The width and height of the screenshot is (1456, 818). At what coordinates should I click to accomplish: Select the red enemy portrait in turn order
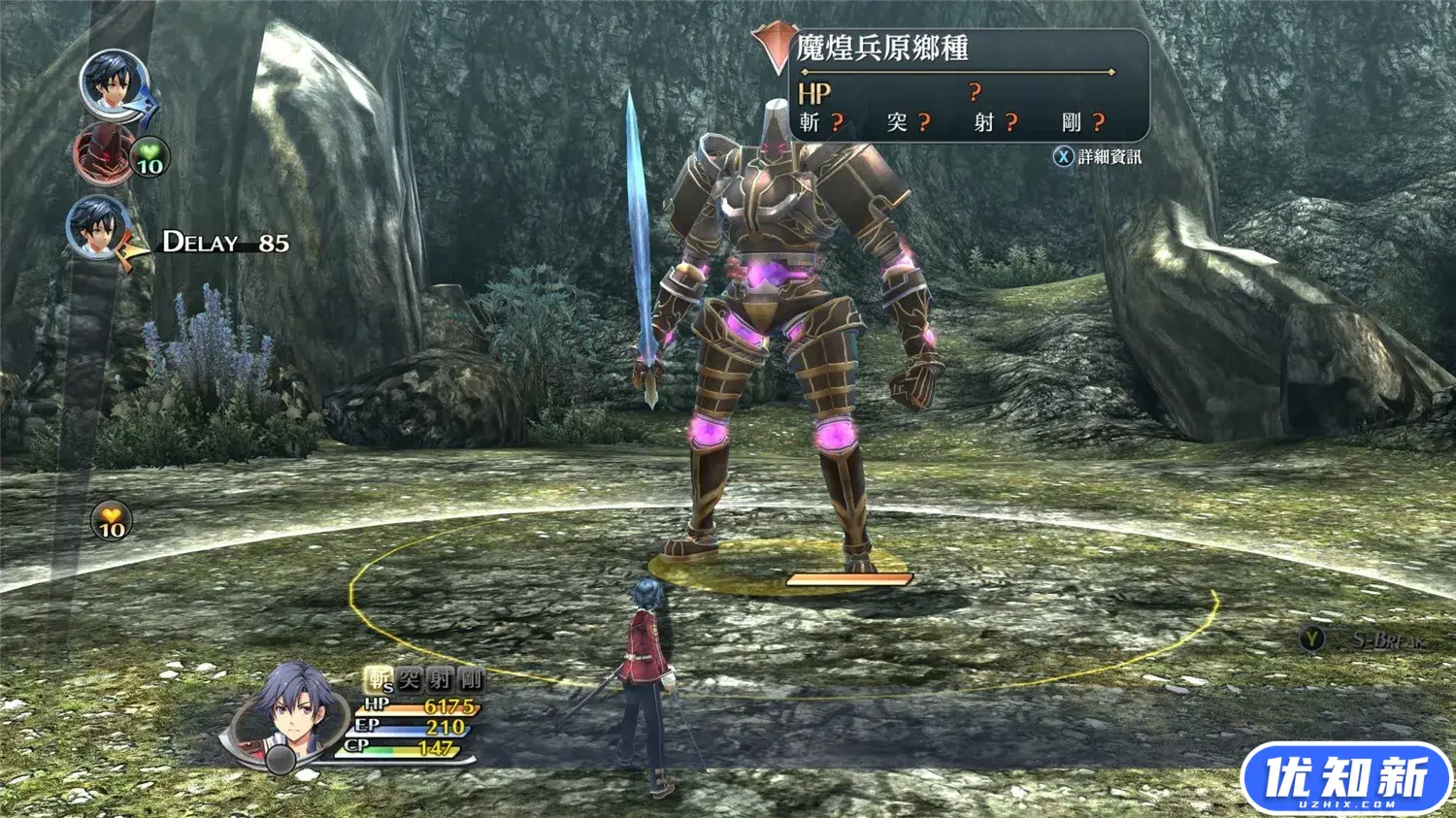(x=103, y=152)
